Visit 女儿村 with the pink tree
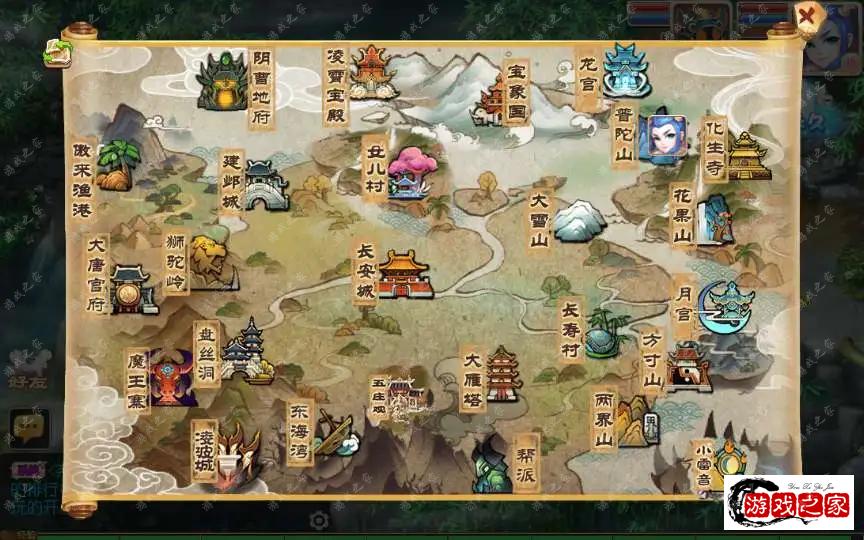The image size is (864, 540). pyautogui.click(x=409, y=172)
